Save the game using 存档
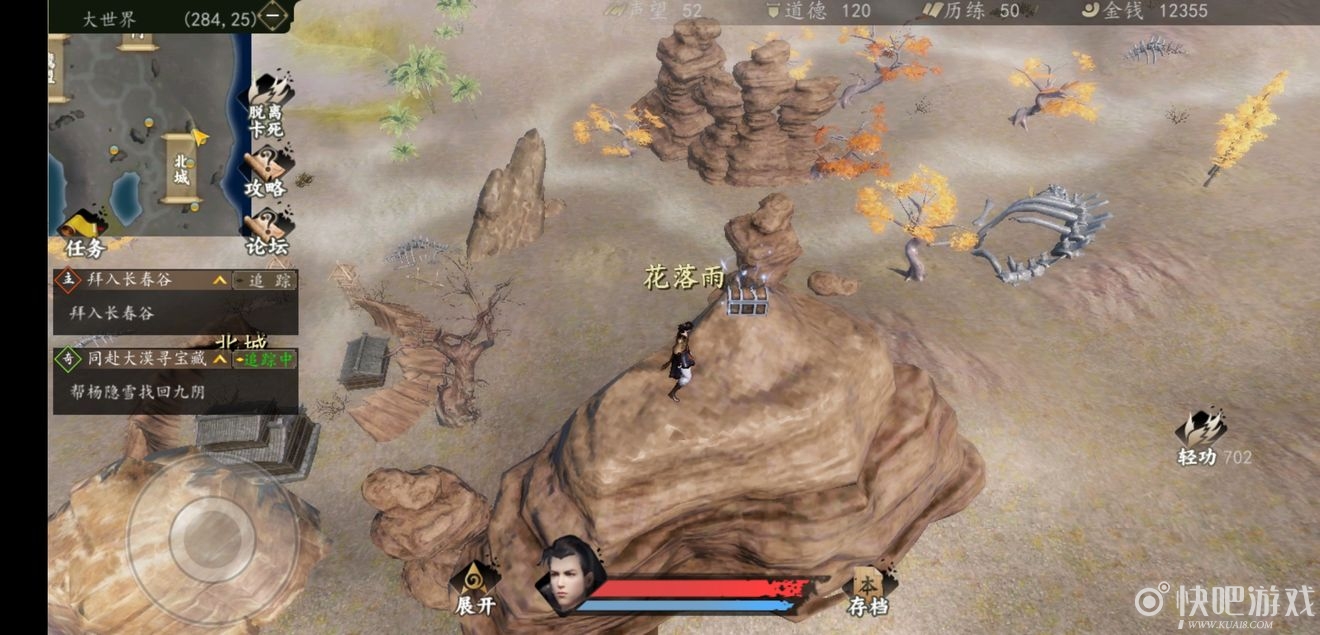Viewport: 1320px width, 635px height. pyautogui.click(x=868, y=590)
